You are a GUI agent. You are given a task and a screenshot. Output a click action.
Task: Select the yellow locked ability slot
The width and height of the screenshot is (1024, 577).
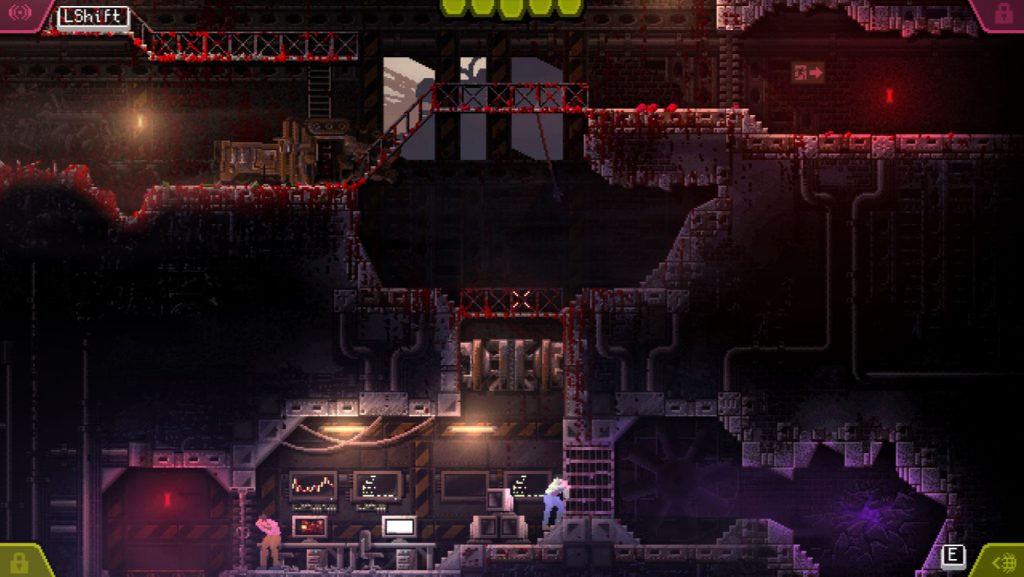tap(18, 562)
